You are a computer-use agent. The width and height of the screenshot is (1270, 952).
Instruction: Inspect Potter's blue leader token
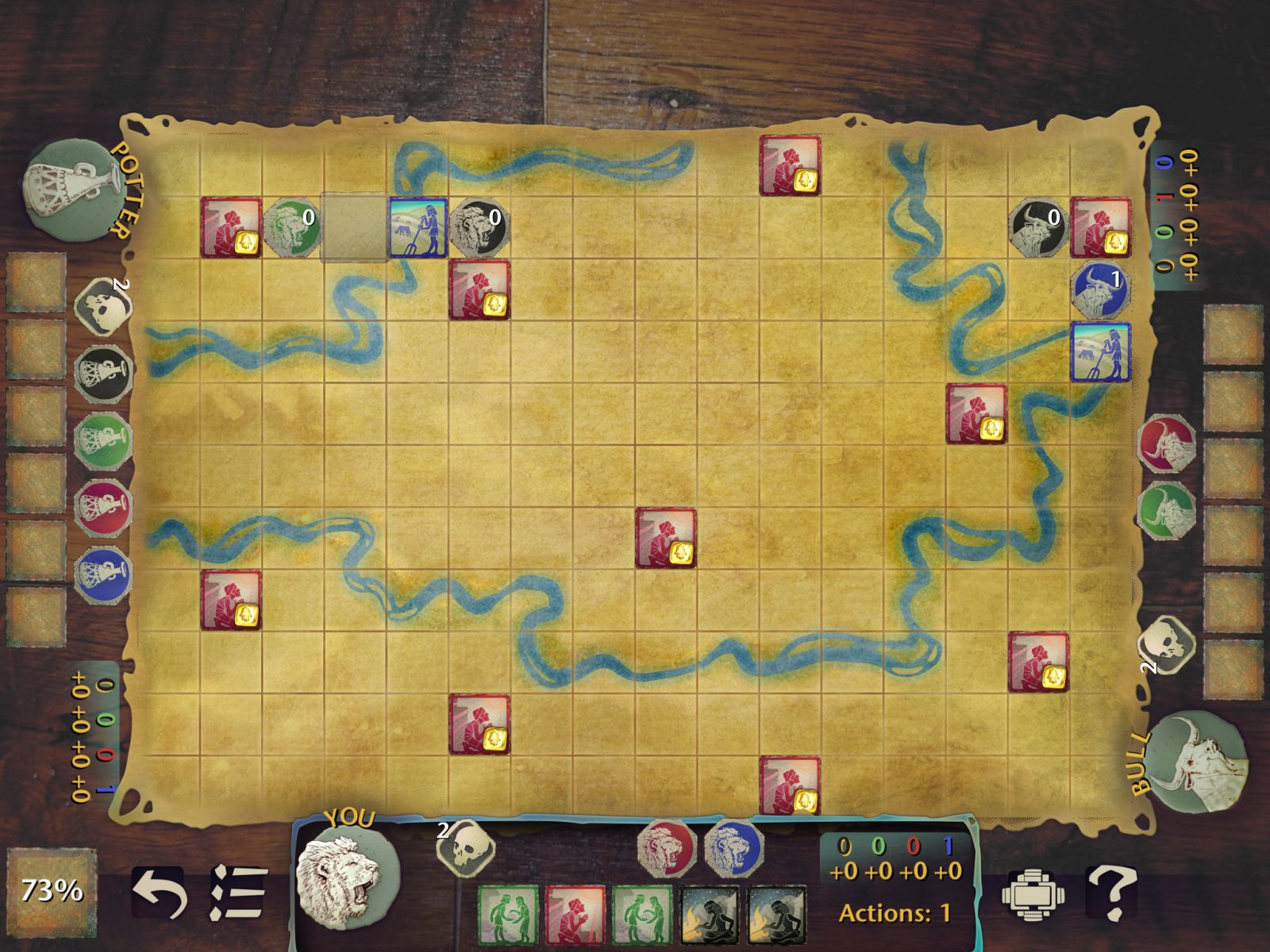103,572
